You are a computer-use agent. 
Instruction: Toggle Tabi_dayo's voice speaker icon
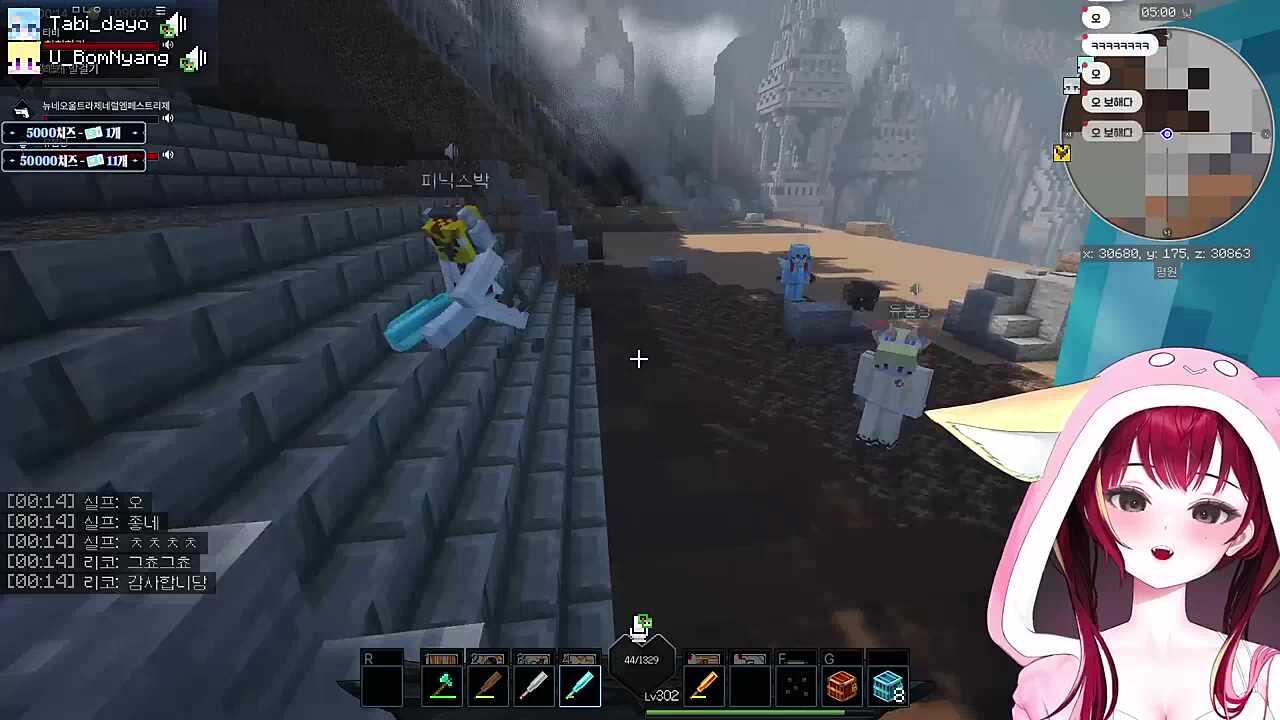click(176, 23)
